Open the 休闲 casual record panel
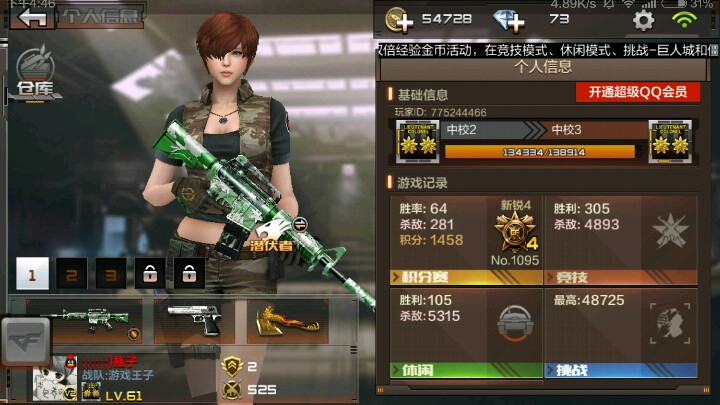The width and height of the screenshot is (720, 405). [465, 334]
